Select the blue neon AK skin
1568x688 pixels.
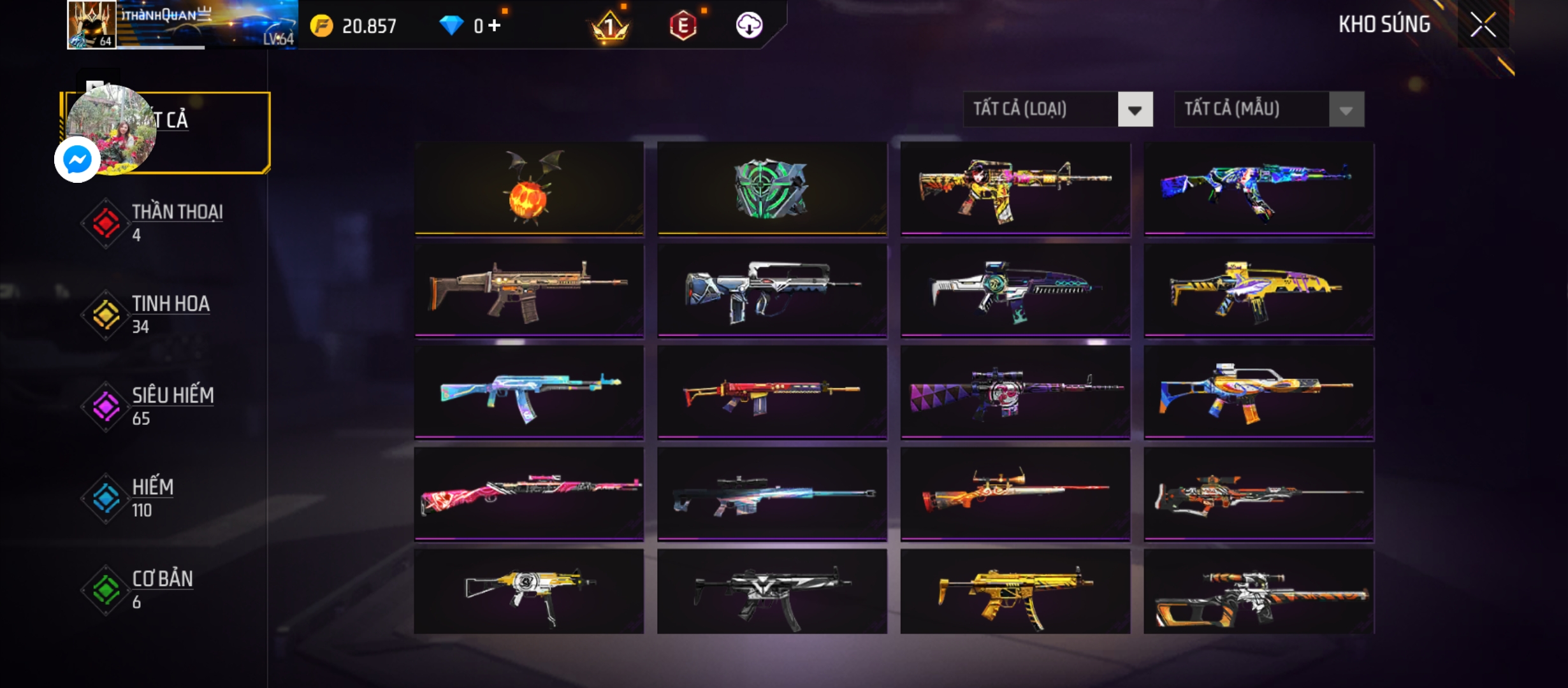click(x=1259, y=189)
